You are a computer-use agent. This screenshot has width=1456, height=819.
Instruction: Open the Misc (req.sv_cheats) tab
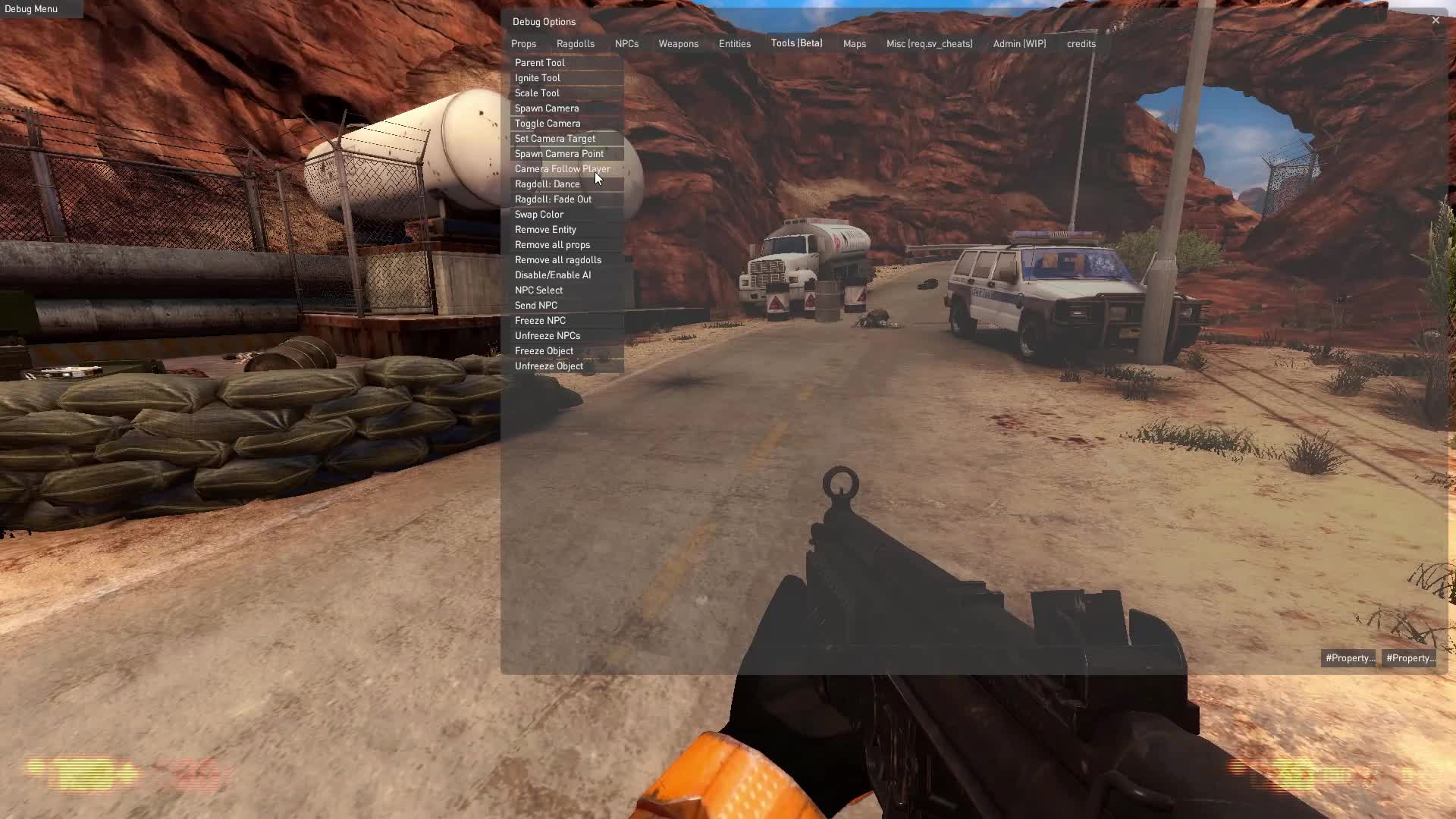929,43
